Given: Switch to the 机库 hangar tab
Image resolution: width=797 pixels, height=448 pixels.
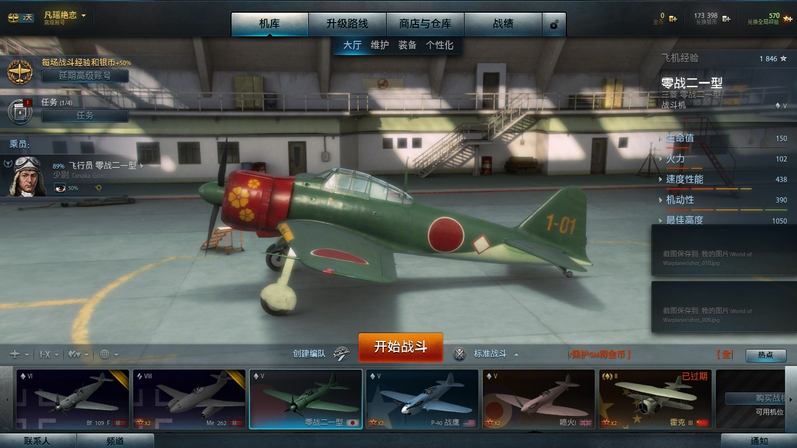Looking at the screenshot, I should click(x=269, y=23).
